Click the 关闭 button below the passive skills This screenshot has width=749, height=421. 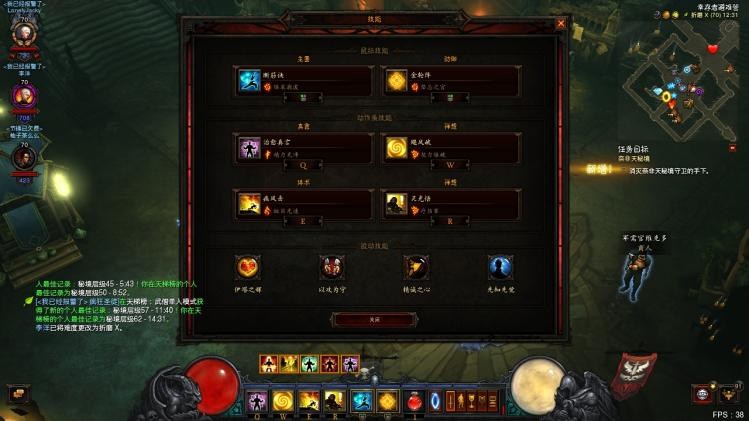(374, 319)
